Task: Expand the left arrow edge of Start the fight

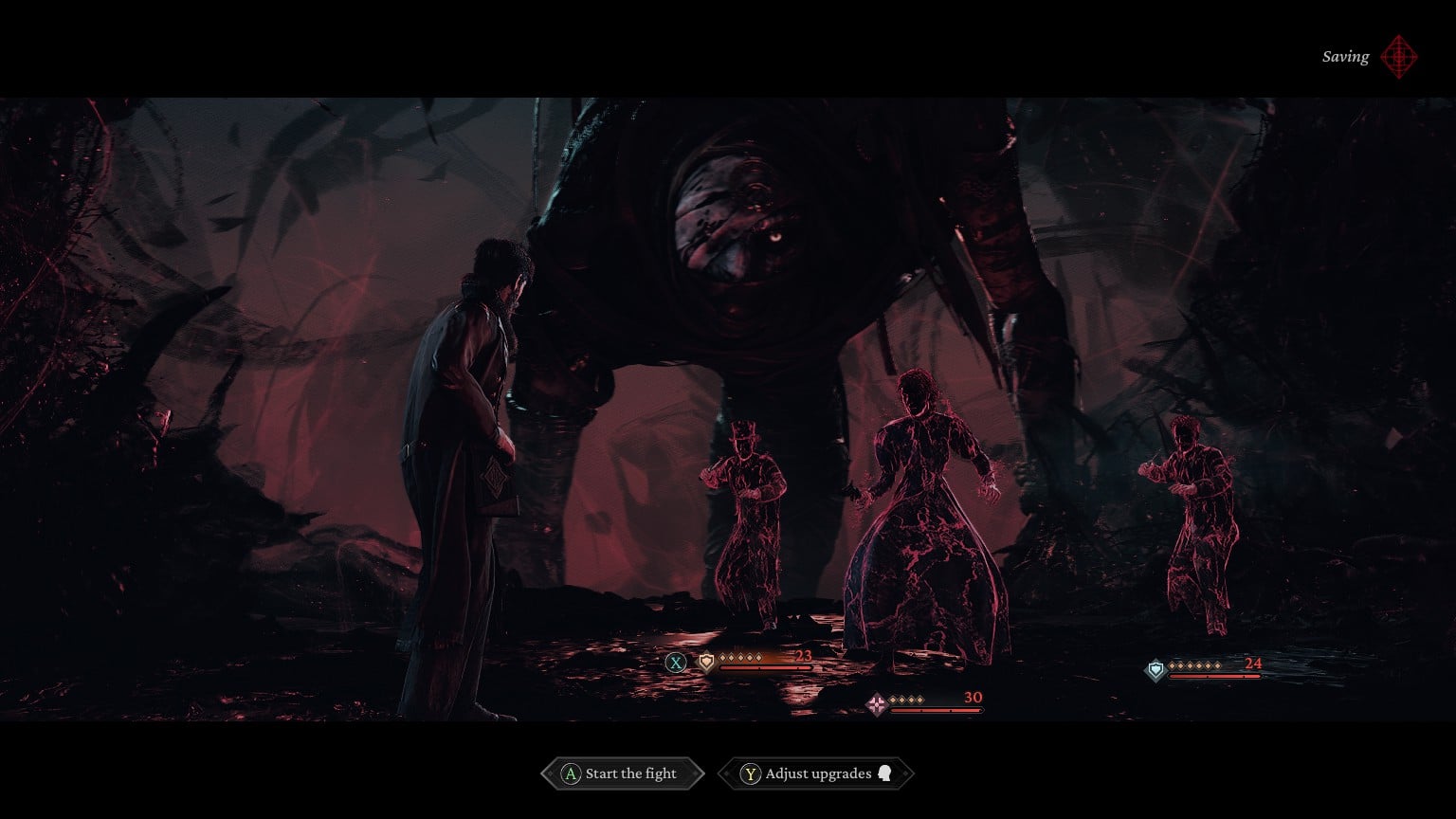Action: point(550,773)
